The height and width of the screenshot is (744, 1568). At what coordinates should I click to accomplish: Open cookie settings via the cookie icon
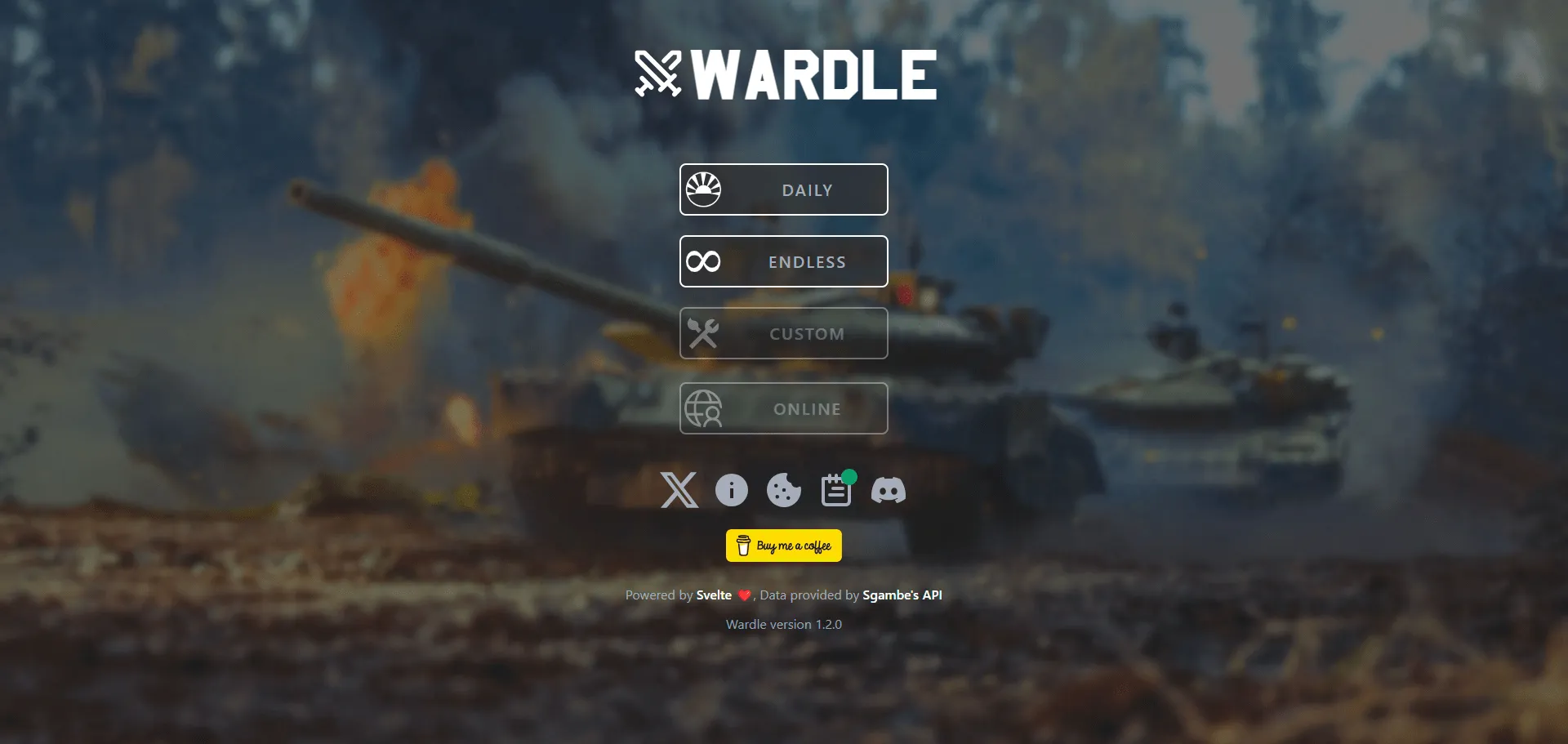783,490
